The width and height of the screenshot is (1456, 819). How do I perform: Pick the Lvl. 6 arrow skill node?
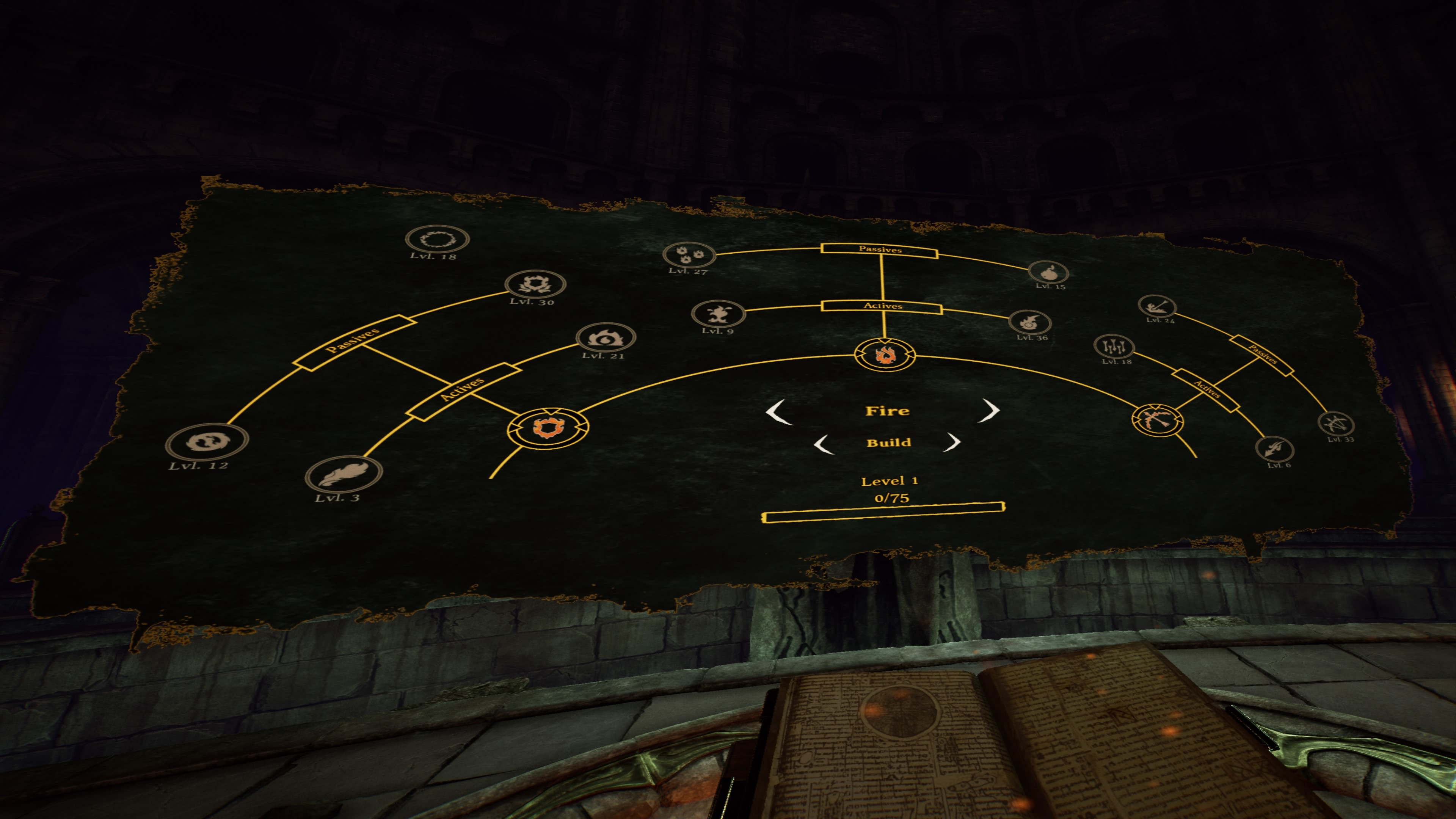(1274, 449)
